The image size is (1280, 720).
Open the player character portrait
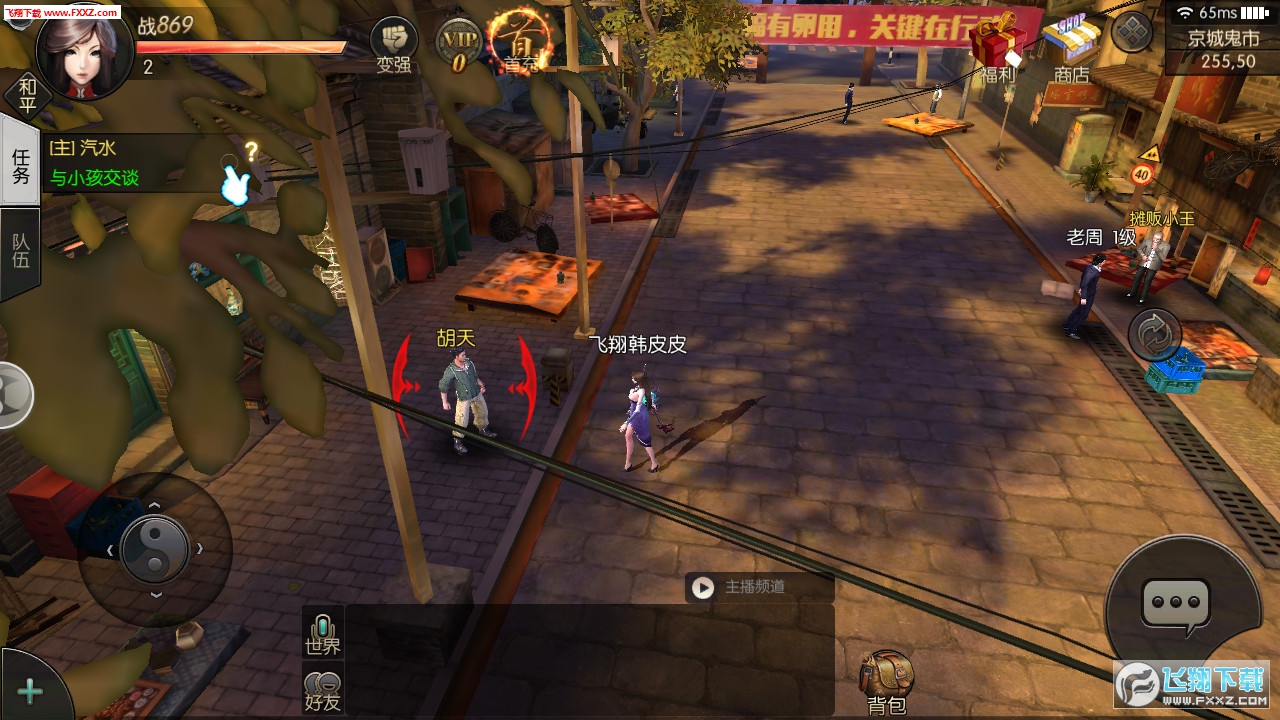coord(84,52)
